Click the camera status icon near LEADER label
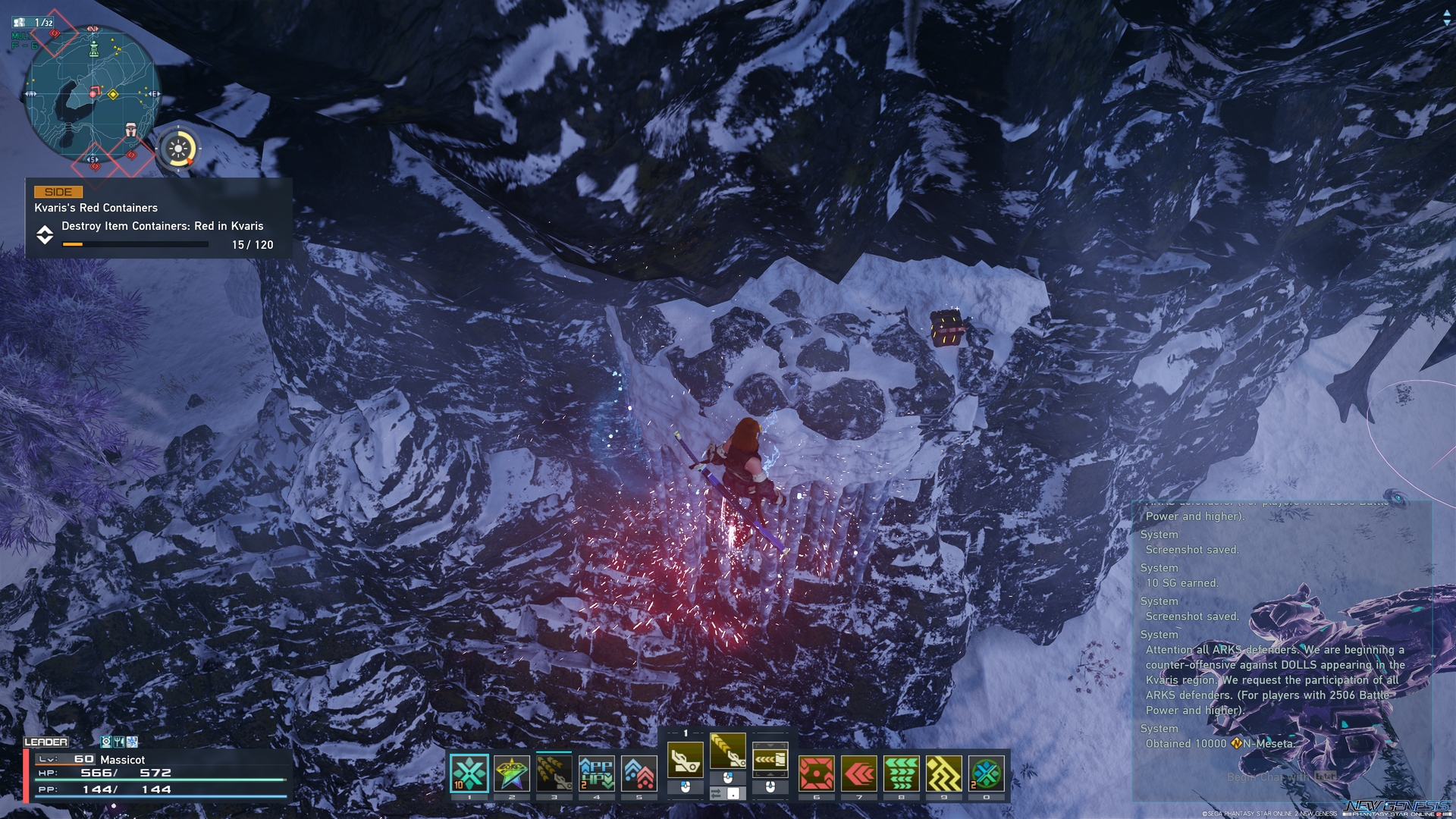This screenshot has width=1456, height=819. pyautogui.click(x=106, y=742)
